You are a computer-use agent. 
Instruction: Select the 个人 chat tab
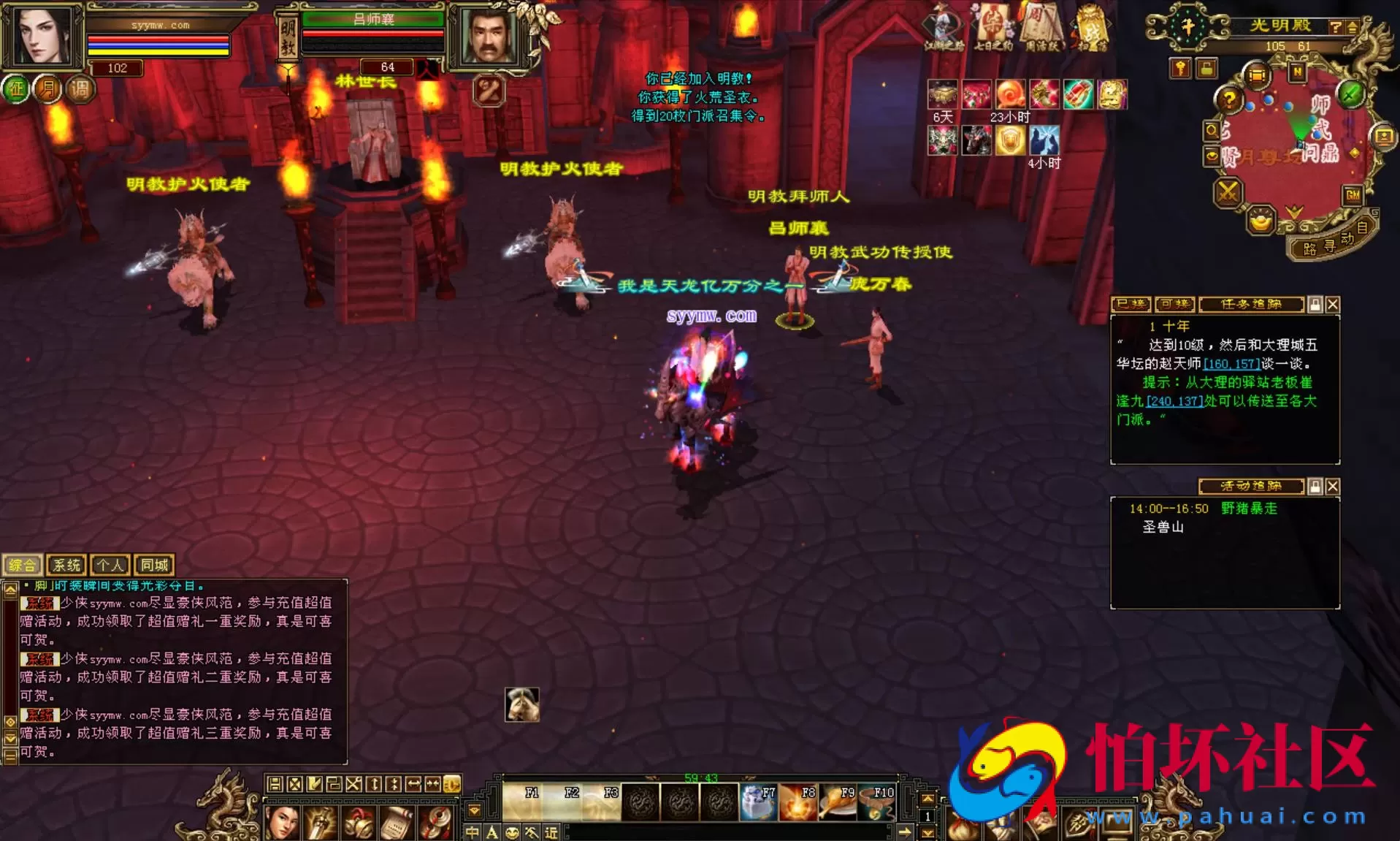click(110, 565)
